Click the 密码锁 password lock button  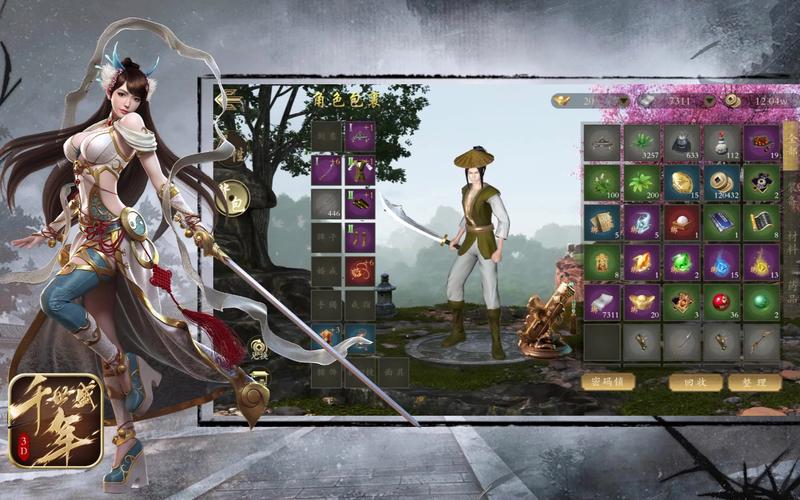pyautogui.click(x=608, y=382)
